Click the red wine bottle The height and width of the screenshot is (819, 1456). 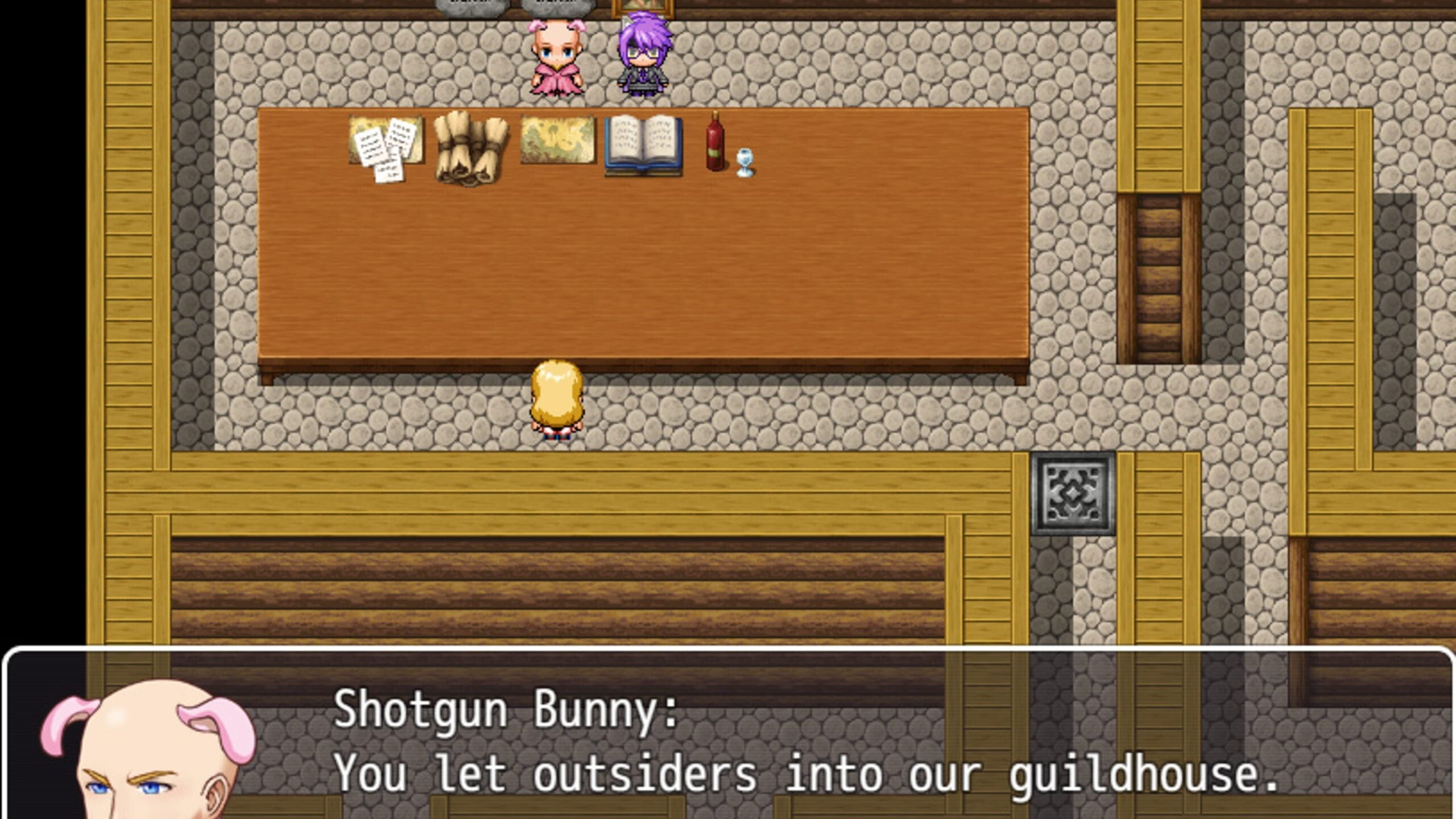[714, 145]
